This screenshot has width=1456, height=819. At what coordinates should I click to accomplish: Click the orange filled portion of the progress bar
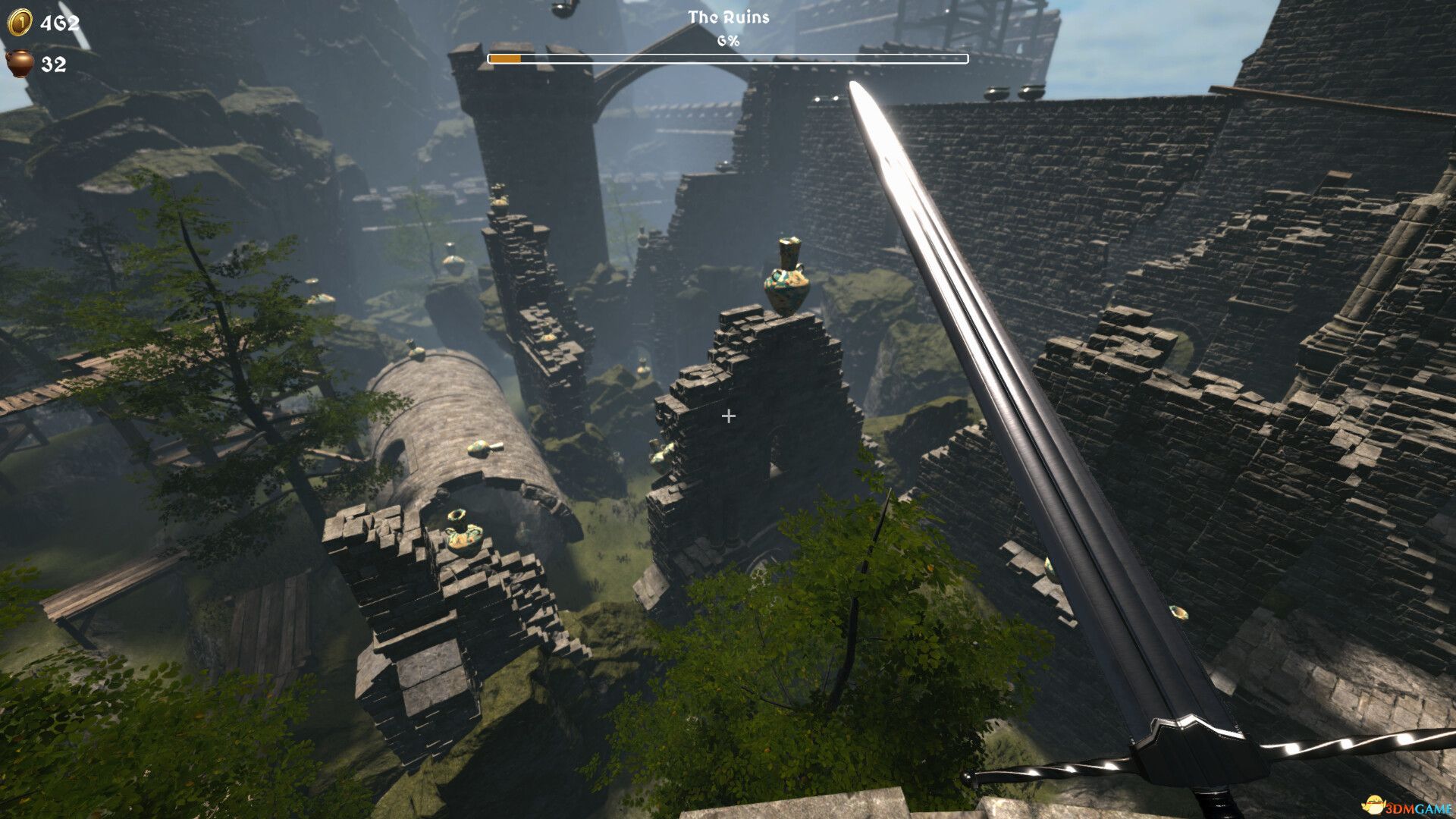coord(507,57)
